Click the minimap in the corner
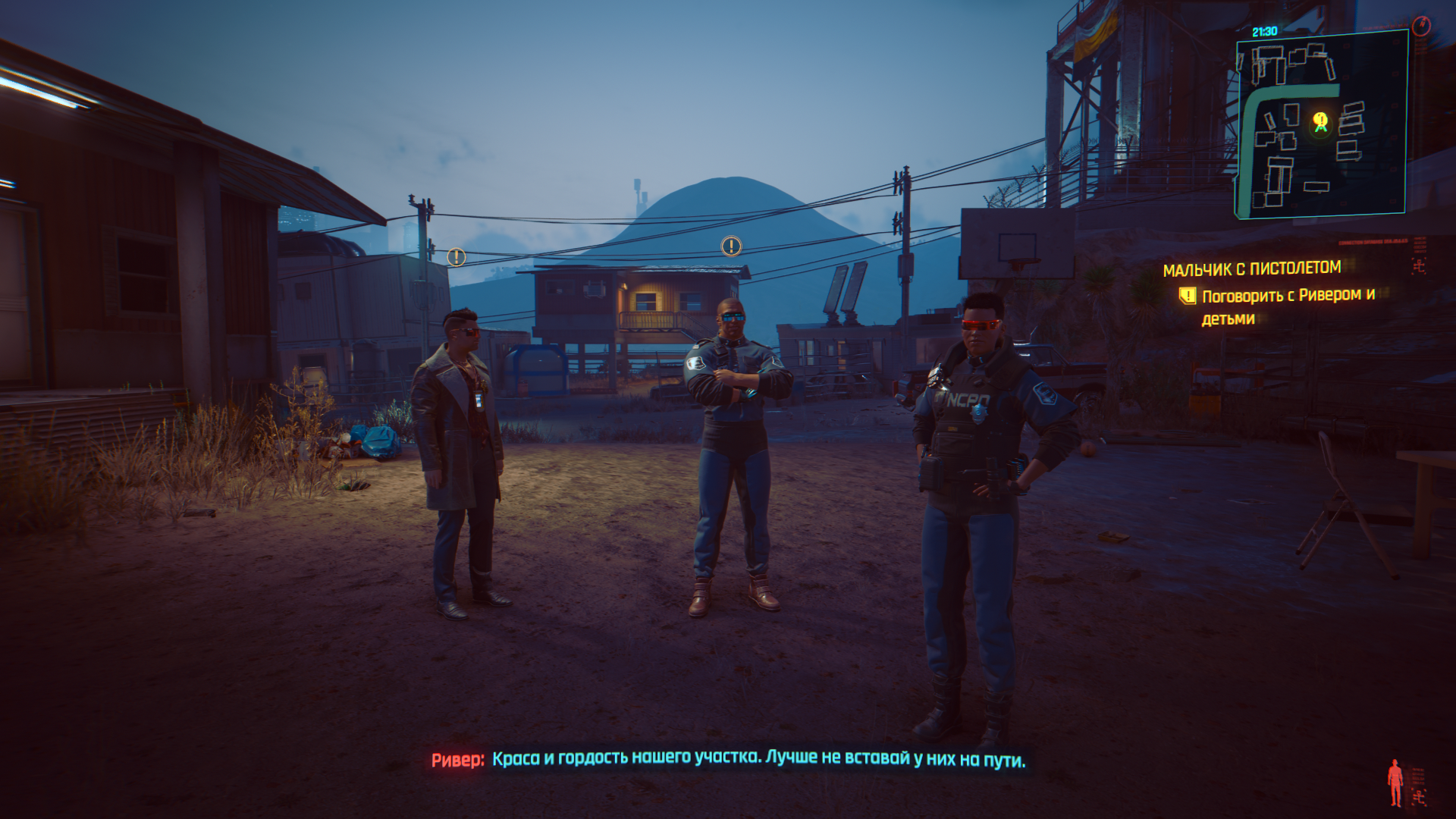Viewport: 1456px width, 819px height. click(1321, 125)
